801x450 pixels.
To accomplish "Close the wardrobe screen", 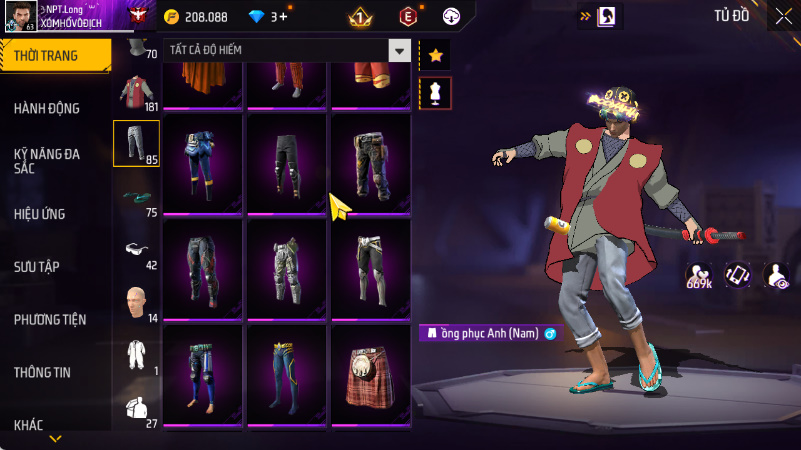I will [x=783, y=15].
